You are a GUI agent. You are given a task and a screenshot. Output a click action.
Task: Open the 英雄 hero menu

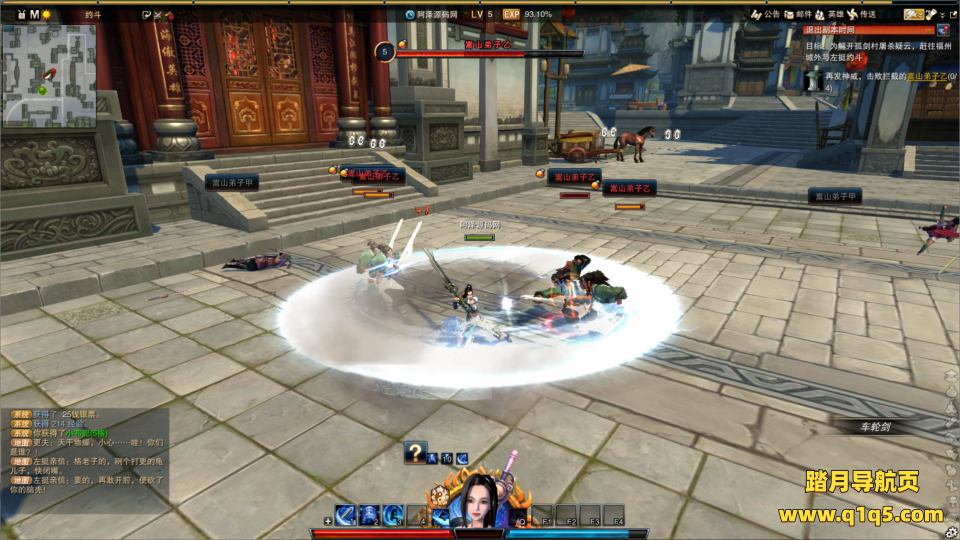click(830, 14)
